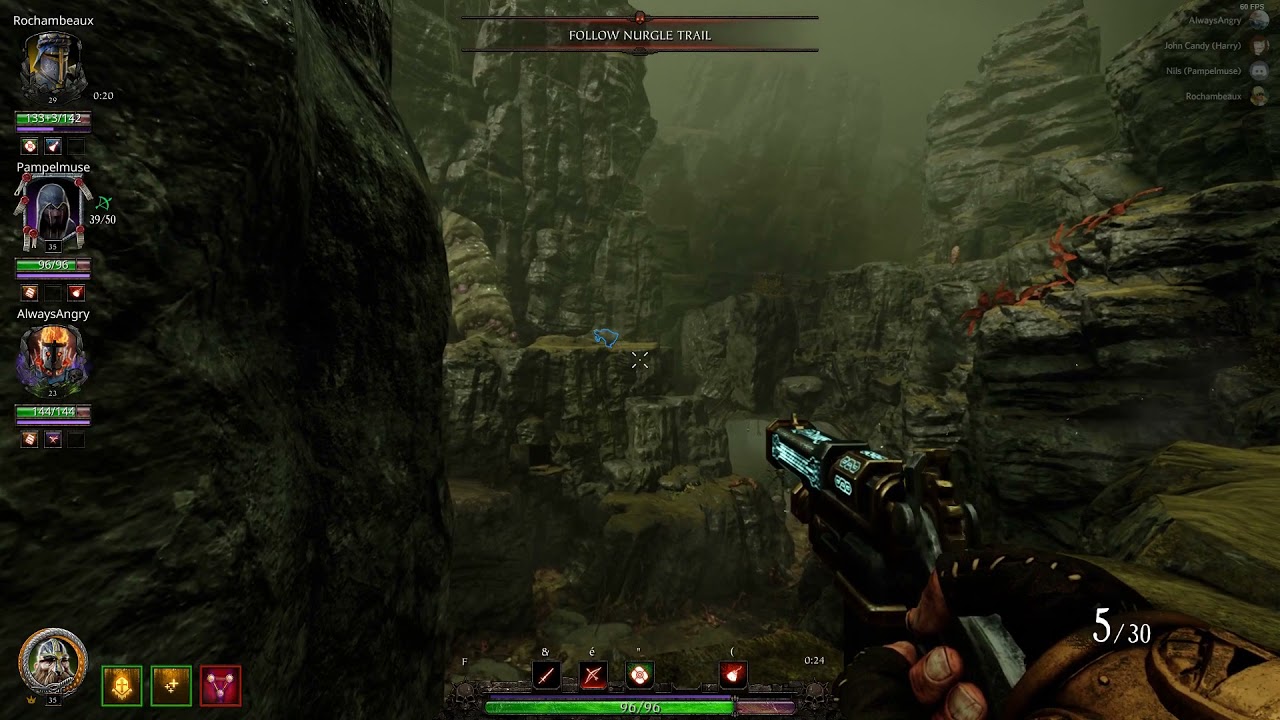Select the red bomb item slot
The width and height of the screenshot is (1280, 720).
click(733, 676)
